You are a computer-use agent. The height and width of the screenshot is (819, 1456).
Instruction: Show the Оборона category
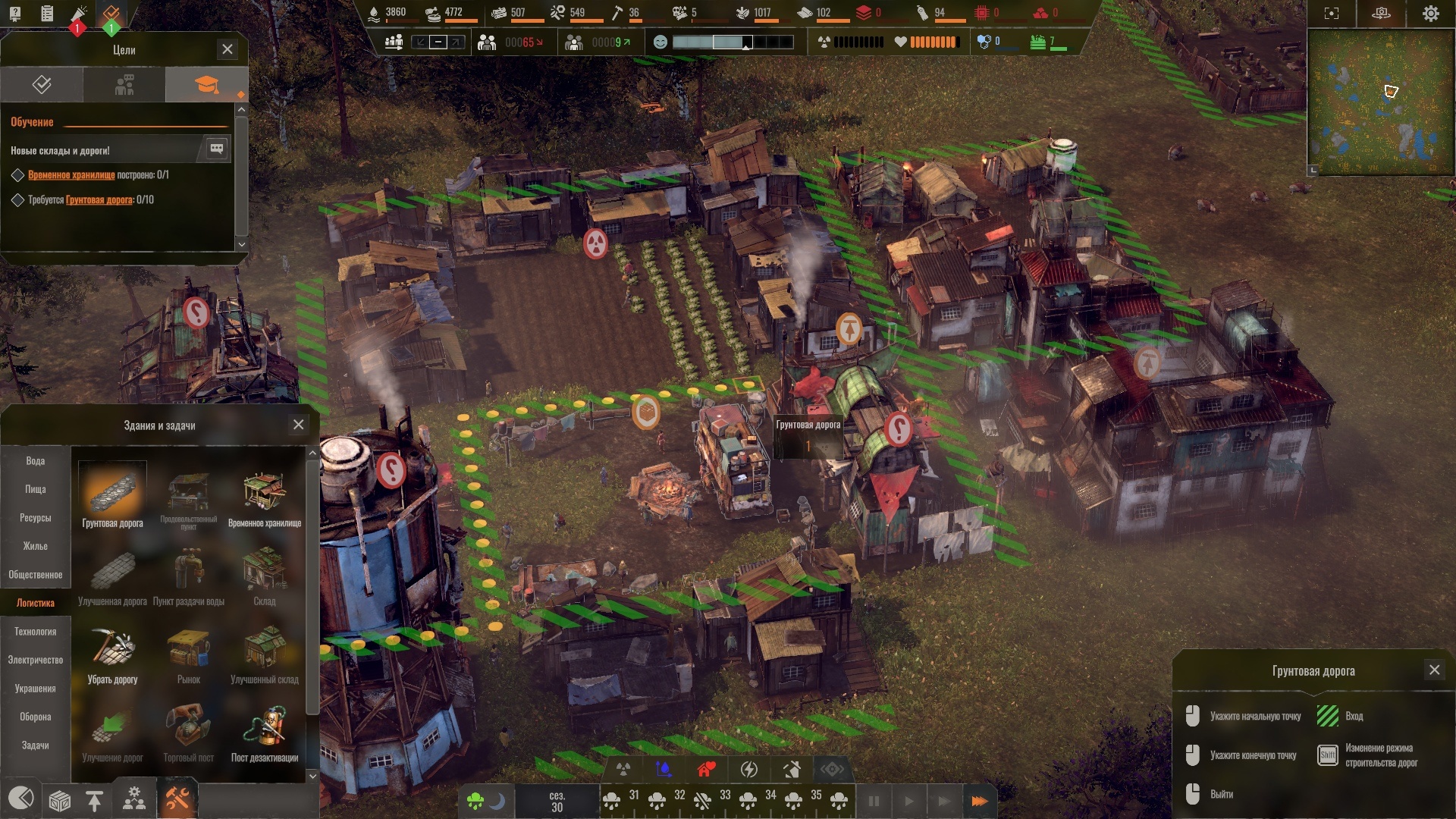coord(36,717)
